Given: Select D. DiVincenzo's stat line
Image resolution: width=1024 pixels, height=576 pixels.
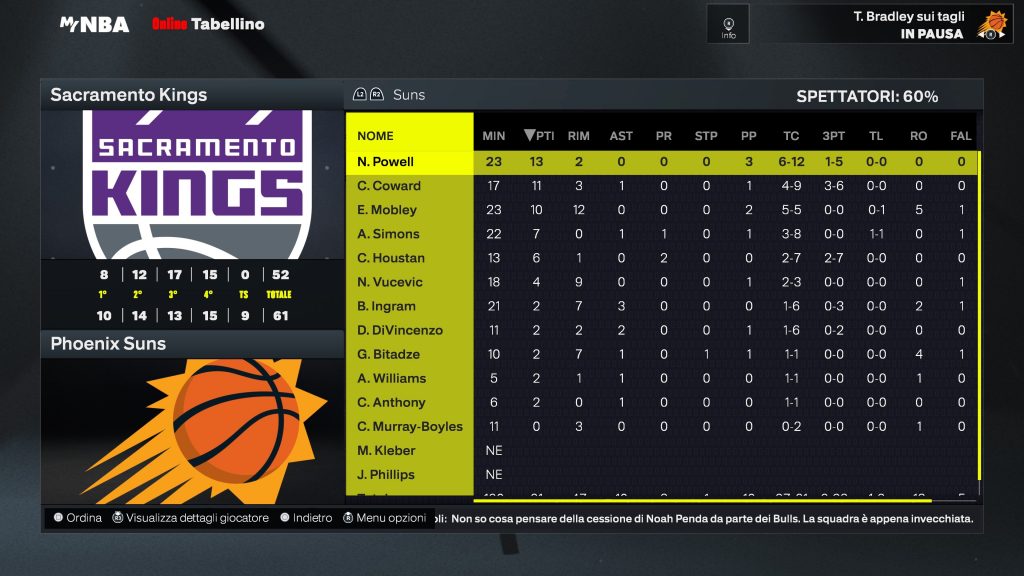Looking at the screenshot, I should click(x=400, y=330).
